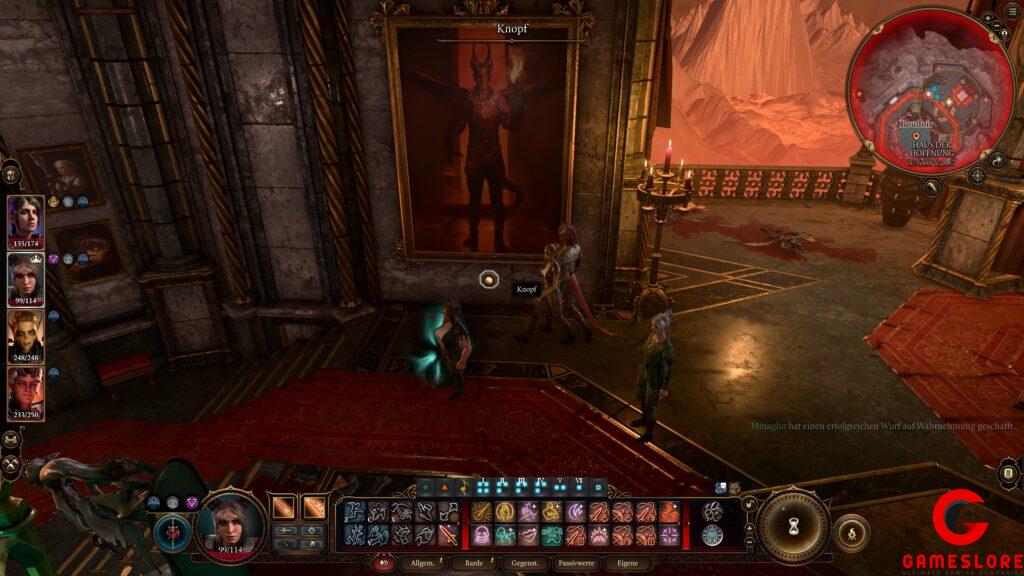Viewport: 1024px width, 576px height.
Task: Interact with the Knopf button prompt icon
Action: (x=489, y=281)
